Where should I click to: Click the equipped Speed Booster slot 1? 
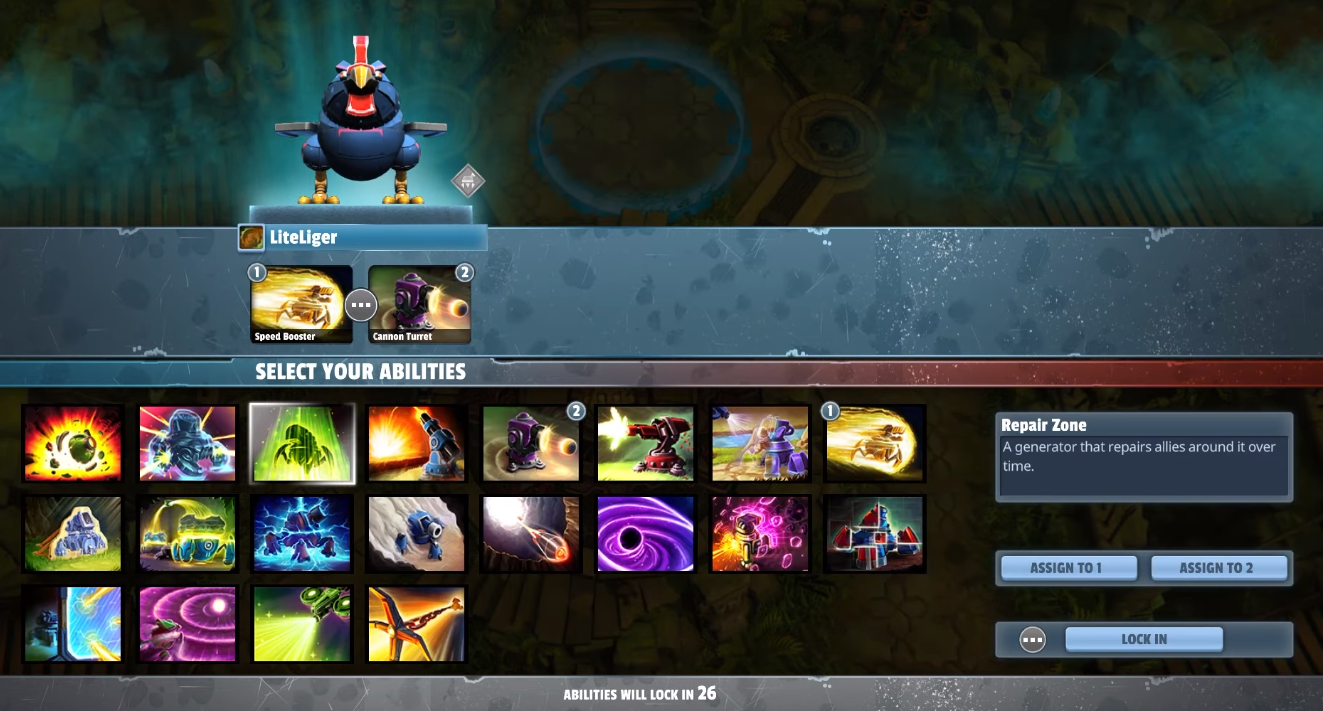(301, 304)
